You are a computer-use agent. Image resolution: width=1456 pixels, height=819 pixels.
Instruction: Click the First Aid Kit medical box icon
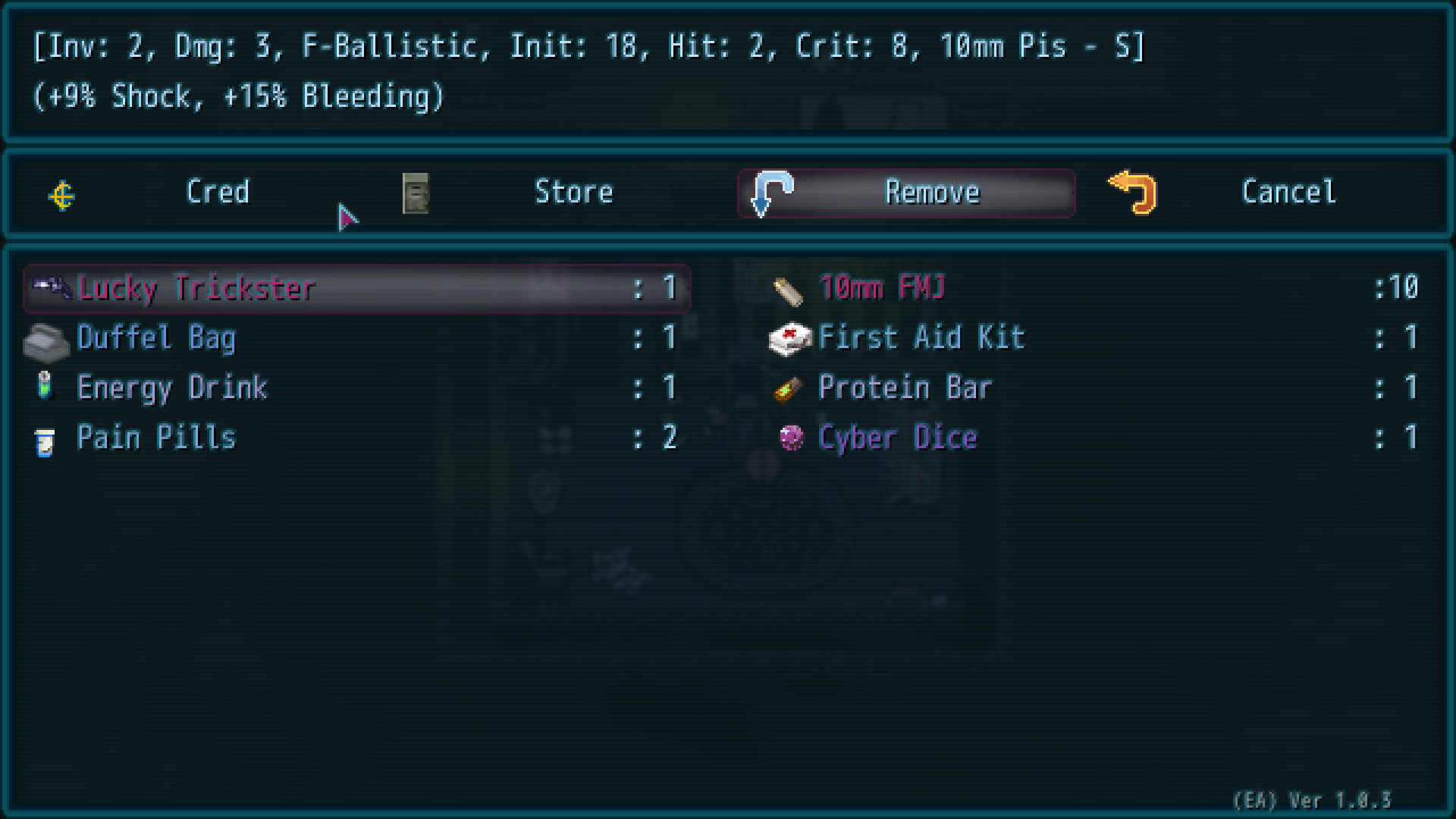pyautogui.click(x=789, y=338)
